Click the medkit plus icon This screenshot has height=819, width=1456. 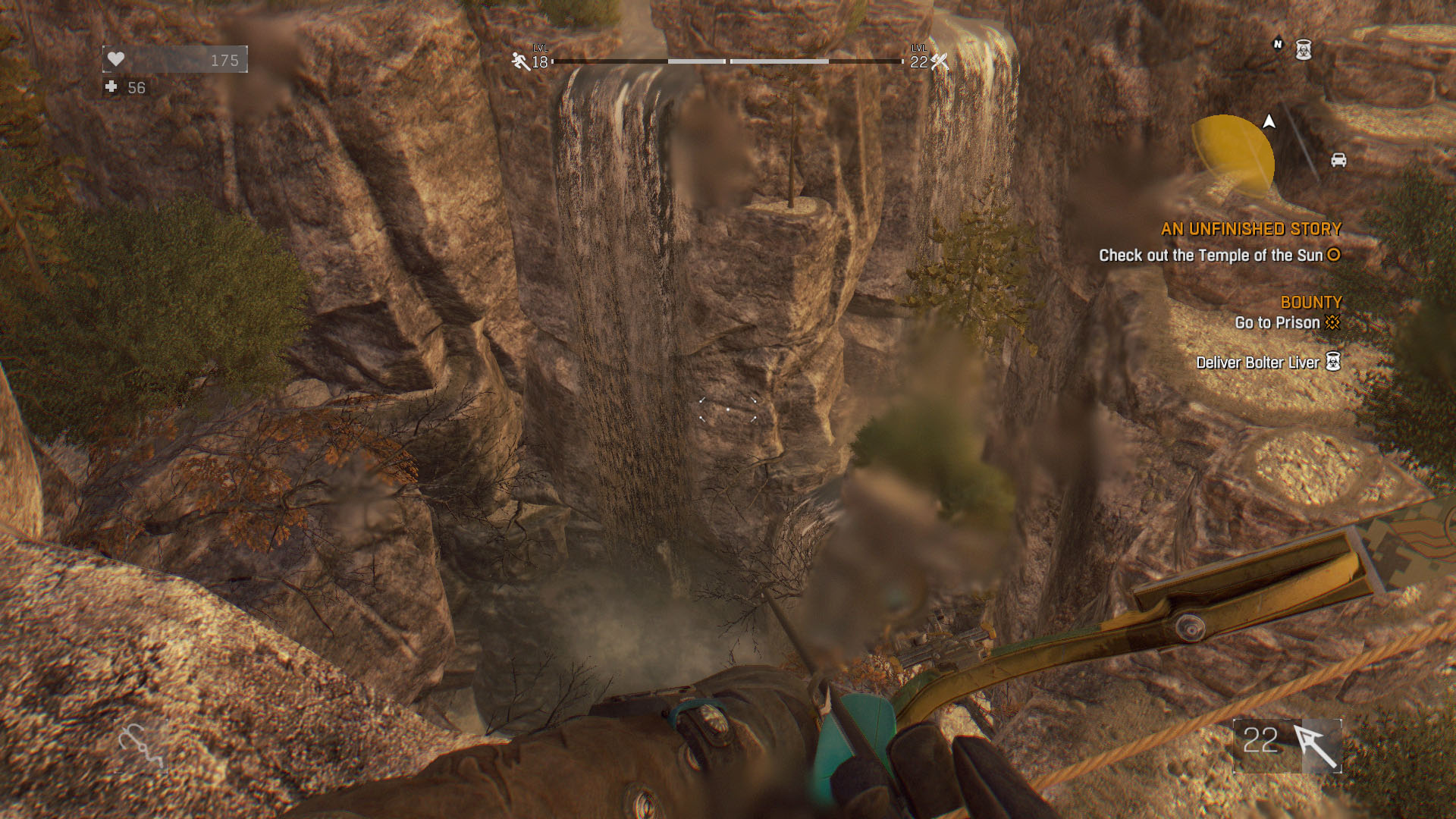[x=111, y=87]
